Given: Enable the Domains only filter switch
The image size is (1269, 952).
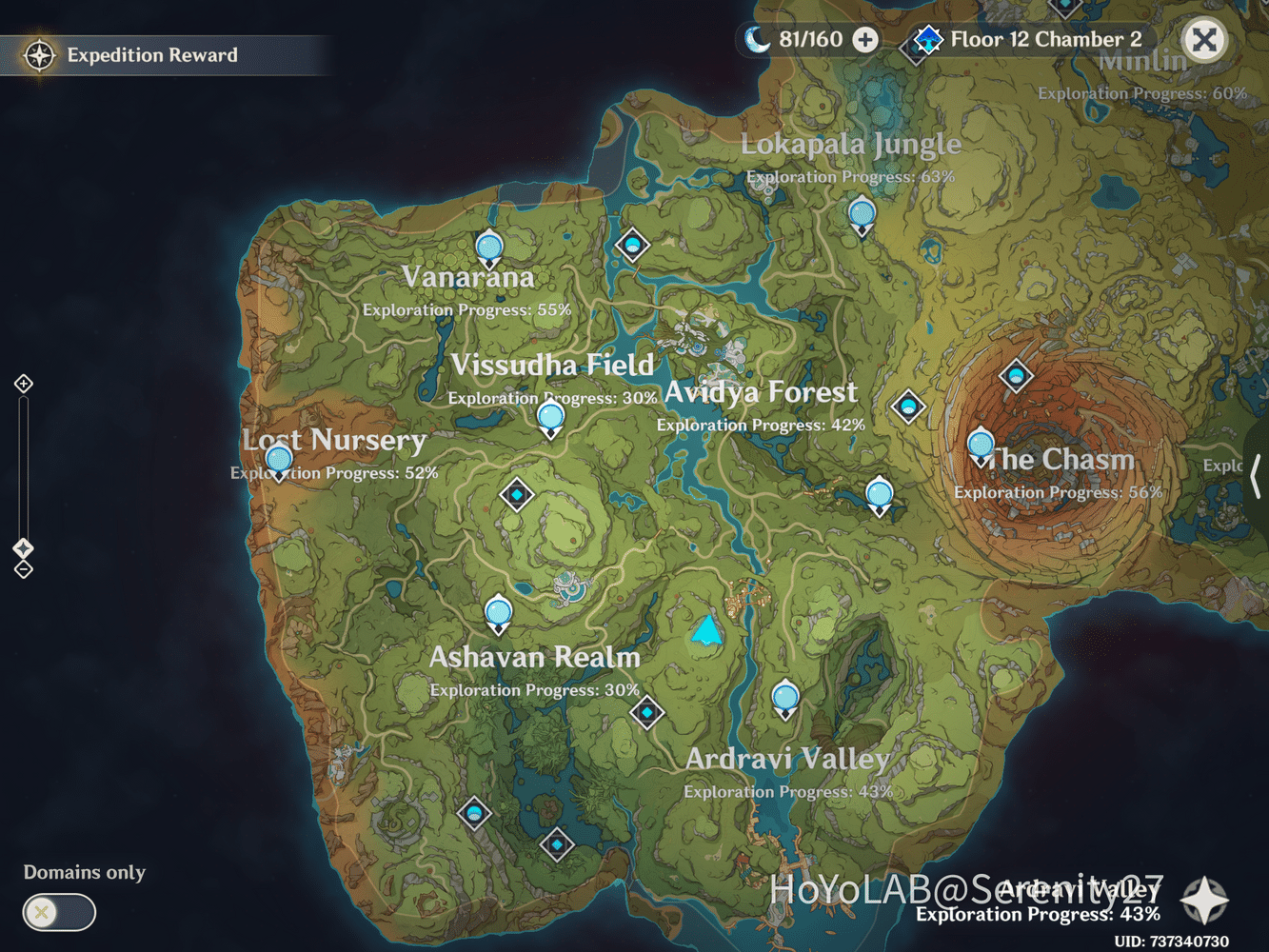Looking at the screenshot, I should click(57, 912).
